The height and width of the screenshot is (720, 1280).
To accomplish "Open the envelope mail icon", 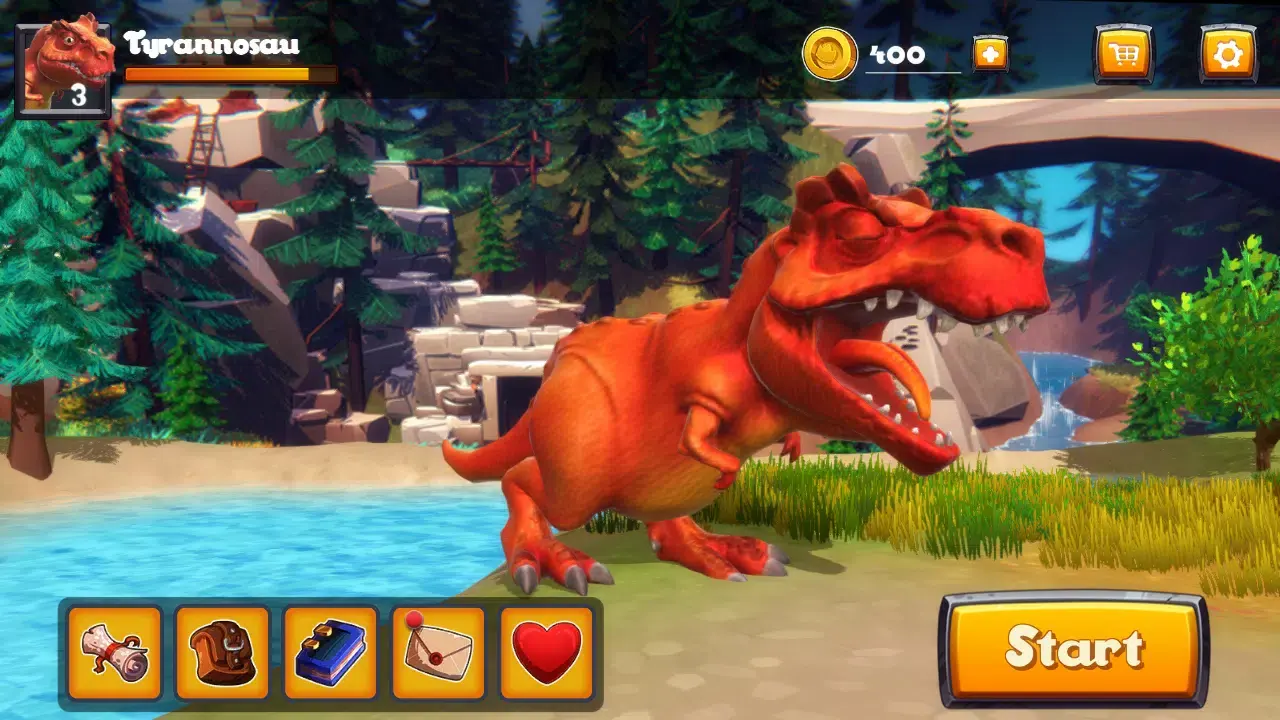I will [x=438, y=652].
